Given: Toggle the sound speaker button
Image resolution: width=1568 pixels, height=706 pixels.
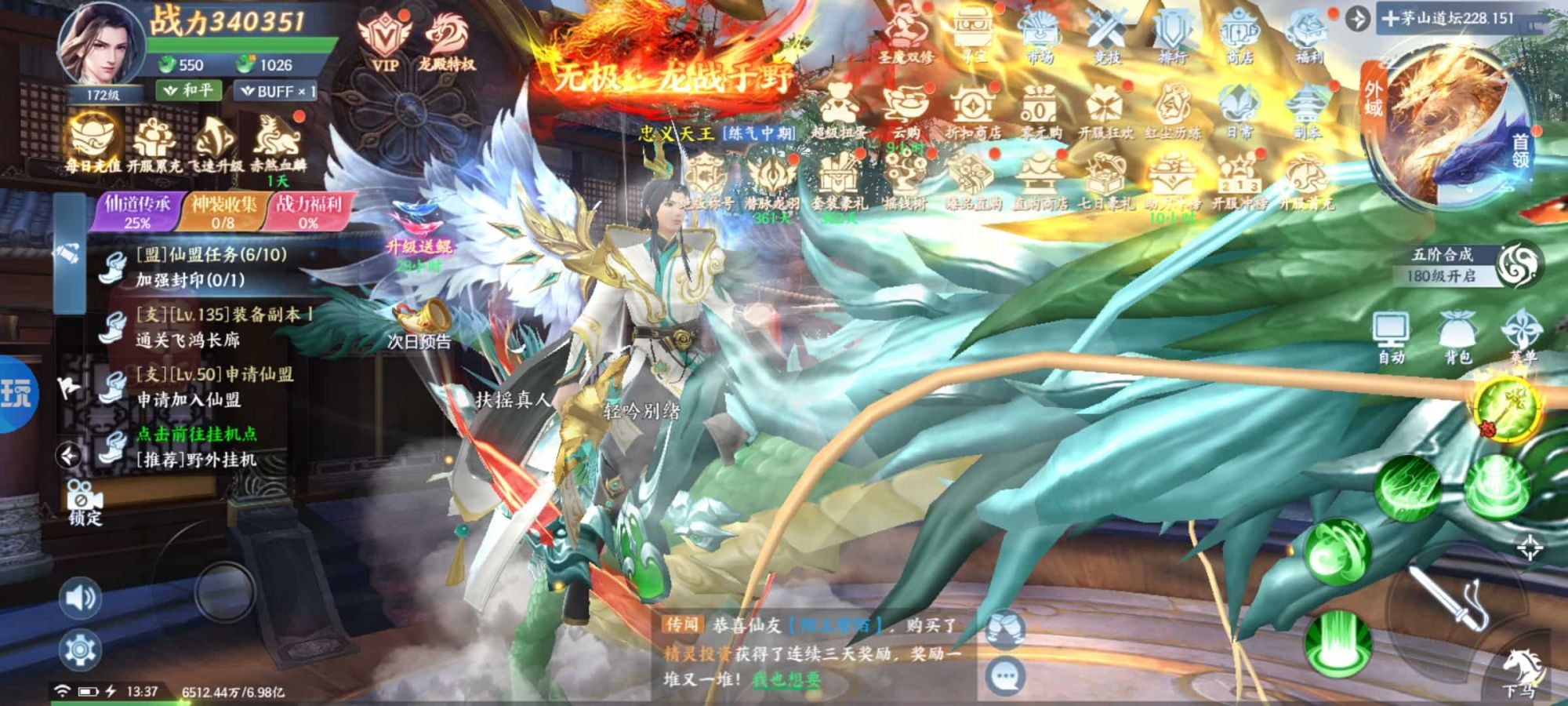Looking at the screenshot, I should tap(80, 599).
